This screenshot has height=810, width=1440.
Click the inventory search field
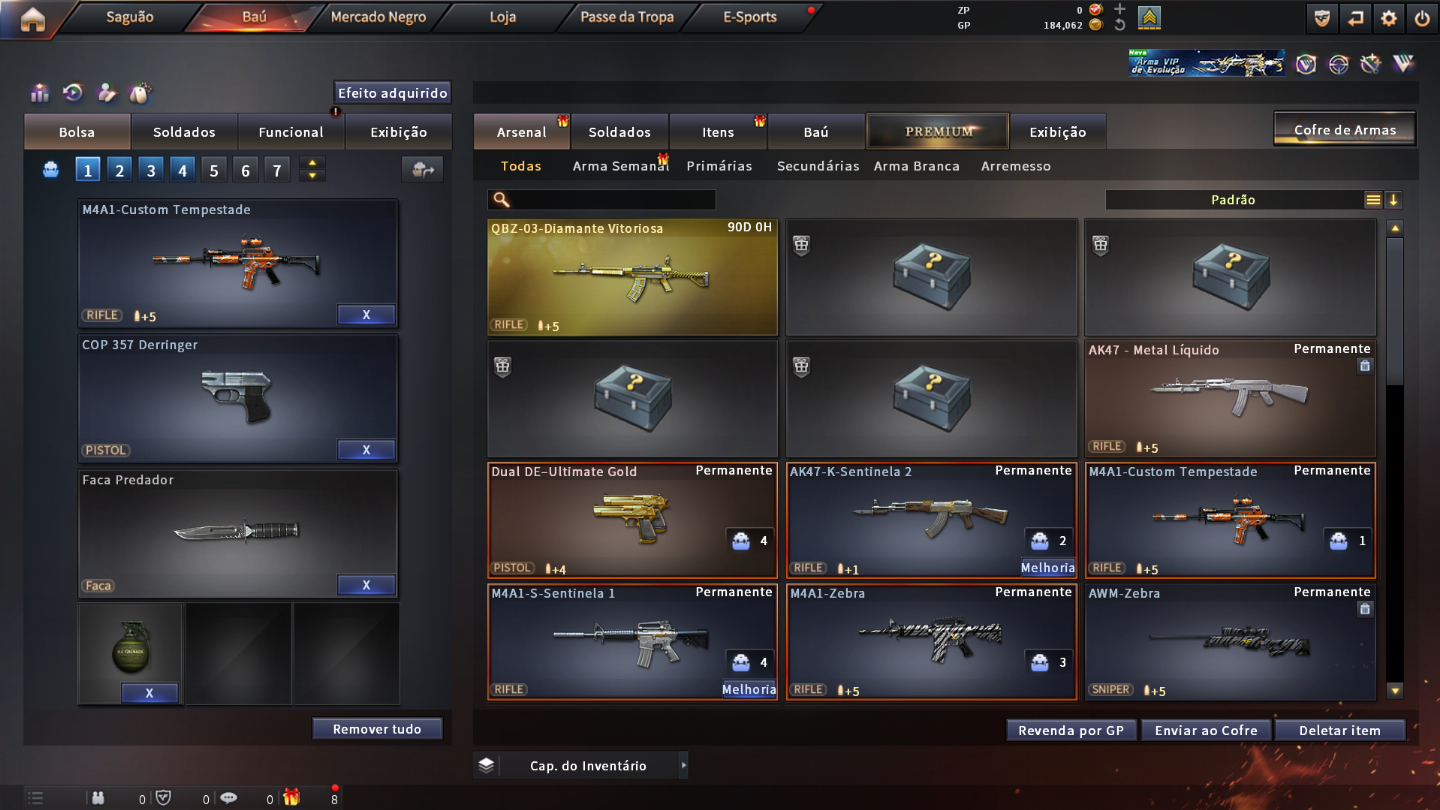coord(612,200)
